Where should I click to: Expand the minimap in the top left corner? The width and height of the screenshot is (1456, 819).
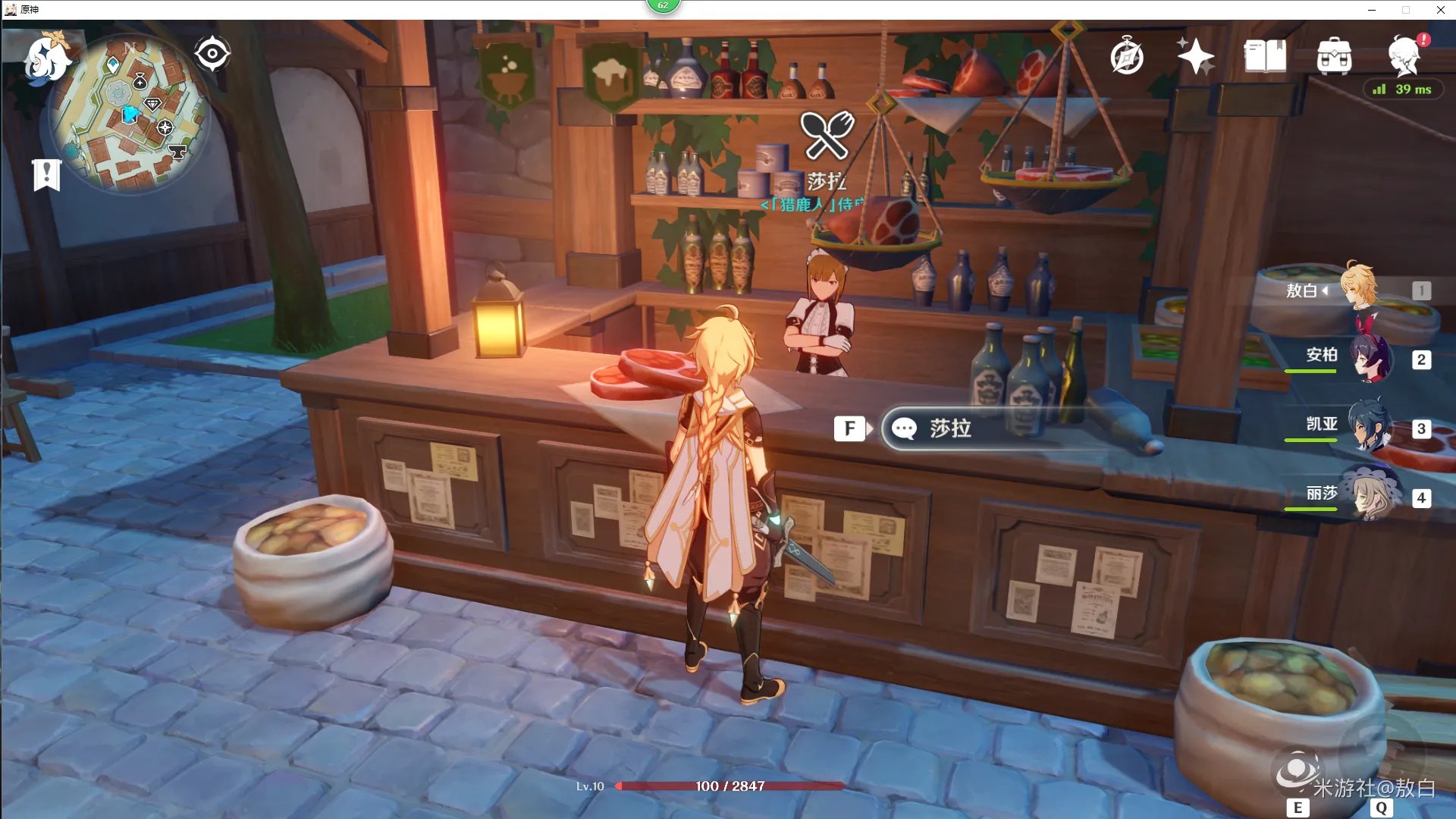(x=130, y=110)
